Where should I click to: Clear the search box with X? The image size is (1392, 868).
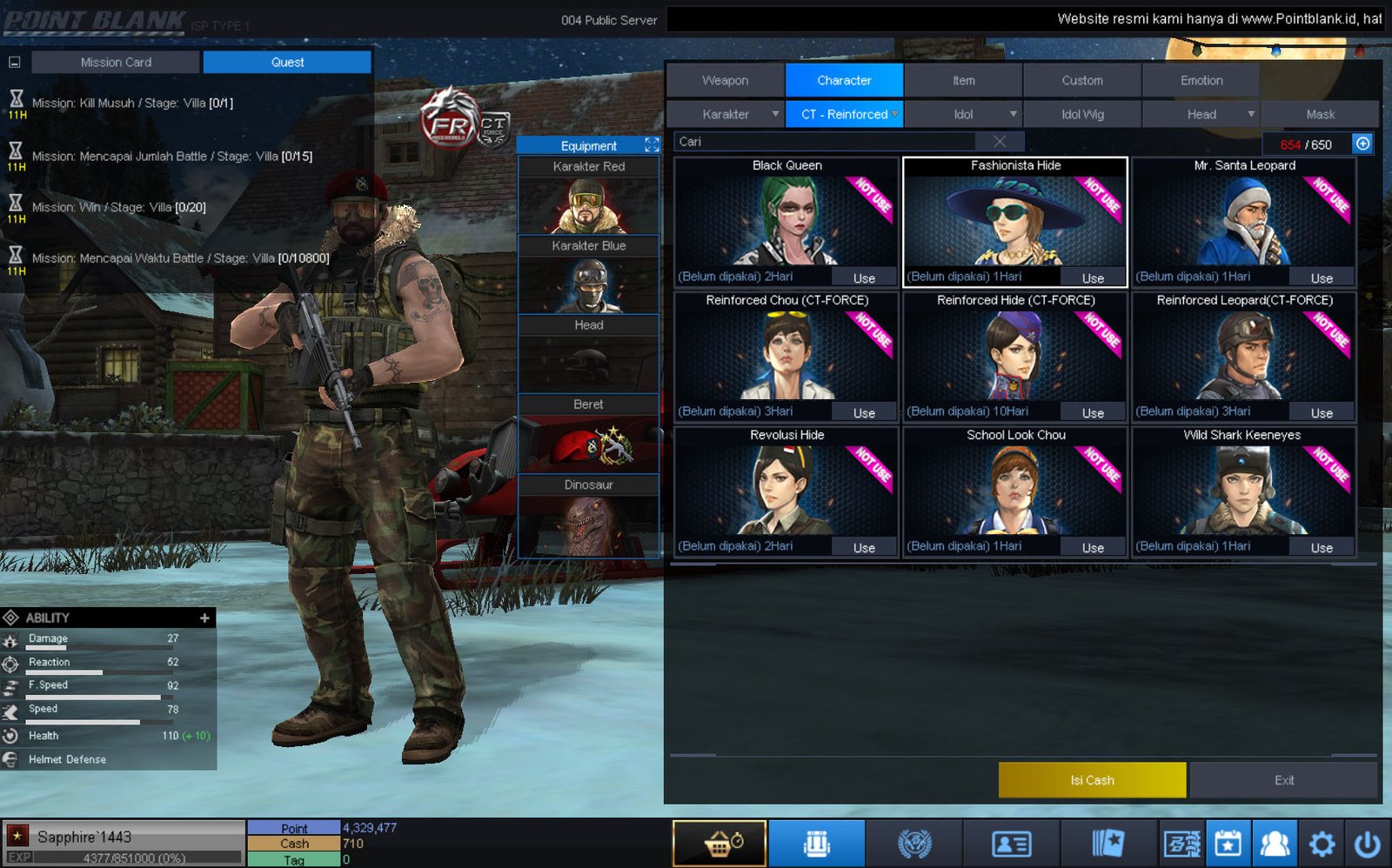pos(1000,142)
